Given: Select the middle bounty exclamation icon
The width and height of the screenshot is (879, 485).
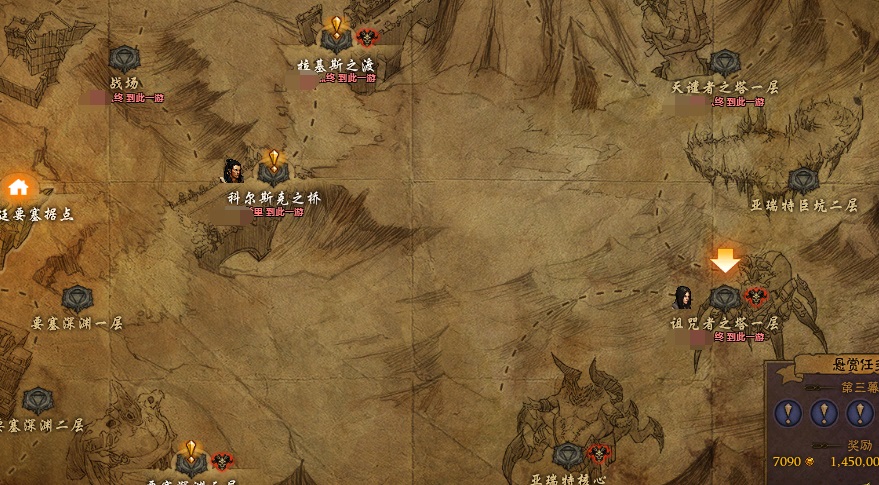Looking at the screenshot, I should tap(823, 412).
